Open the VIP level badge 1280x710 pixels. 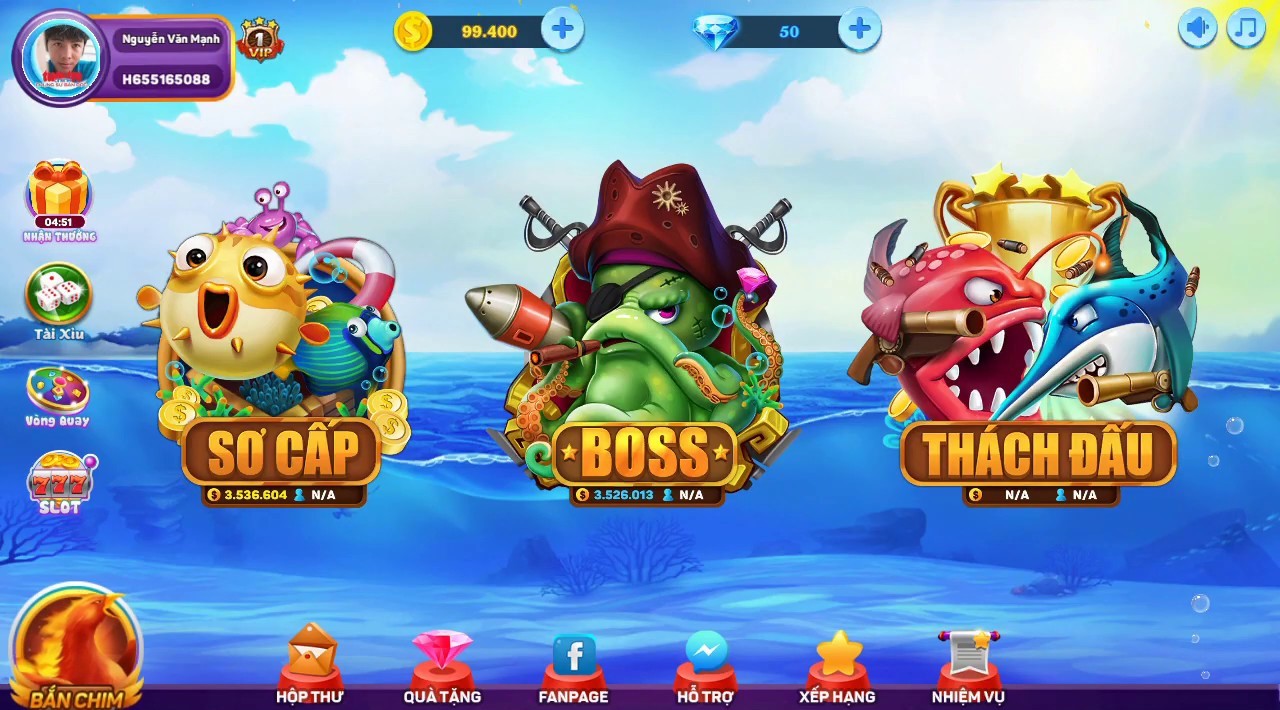(259, 40)
